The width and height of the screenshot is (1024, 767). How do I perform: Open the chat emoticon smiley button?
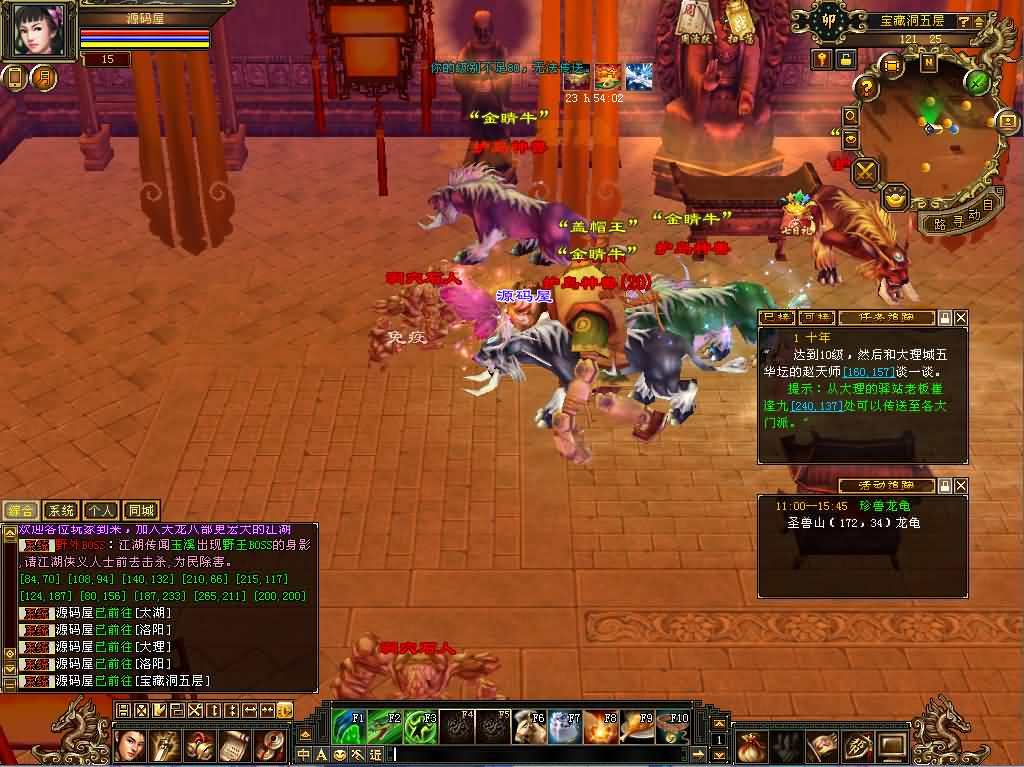coord(339,754)
